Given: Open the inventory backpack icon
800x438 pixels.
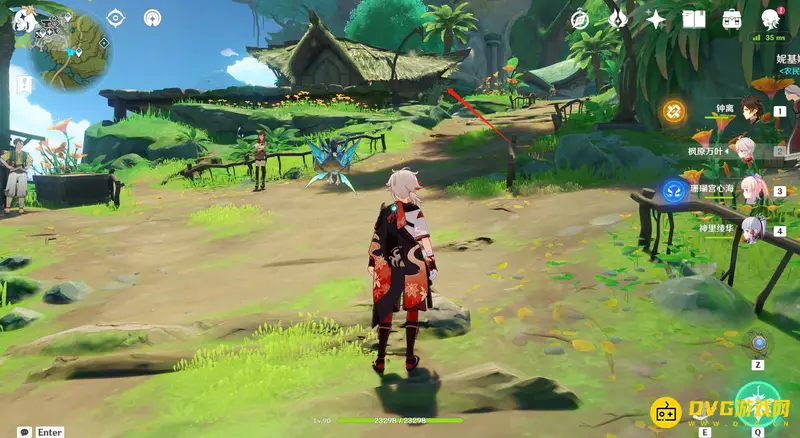Looking at the screenshot, I should (732, 19).
